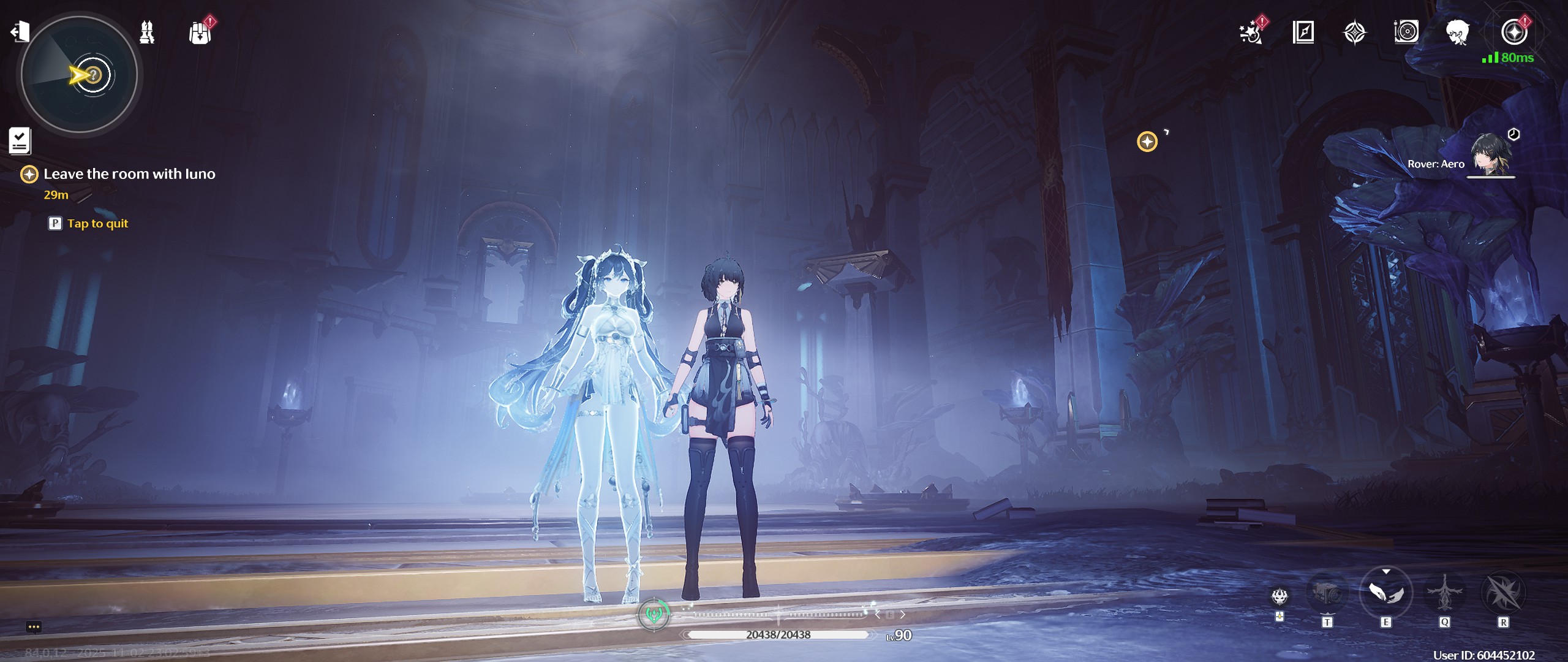This screenshot has height=662, width=1568.
Task: Open the character profile head icon
Action: [x=1458, y=32]
